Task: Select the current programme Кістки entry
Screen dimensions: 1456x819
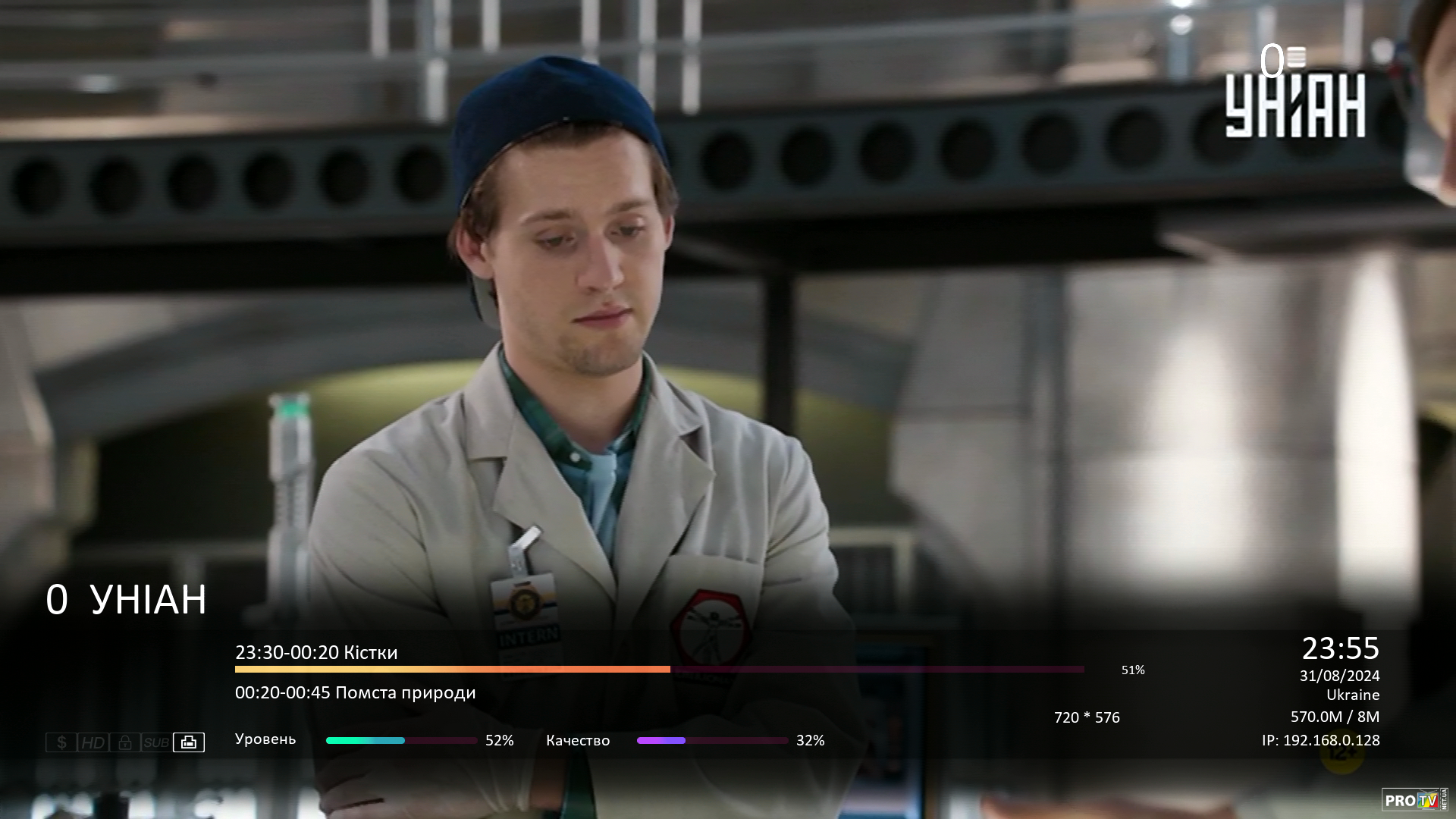Action: point(316,652)
